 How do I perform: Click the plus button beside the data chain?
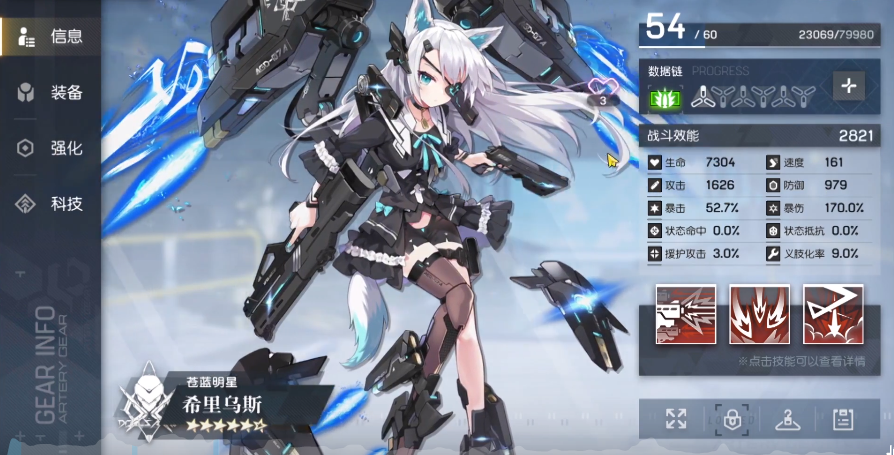[x=849, y=86]
